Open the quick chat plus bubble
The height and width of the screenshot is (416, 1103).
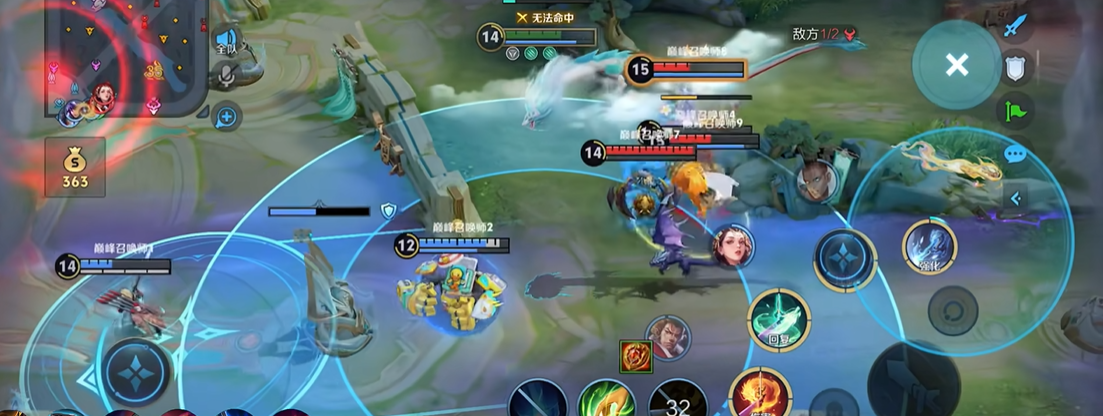pyautogui.click(x=227, y=117)
